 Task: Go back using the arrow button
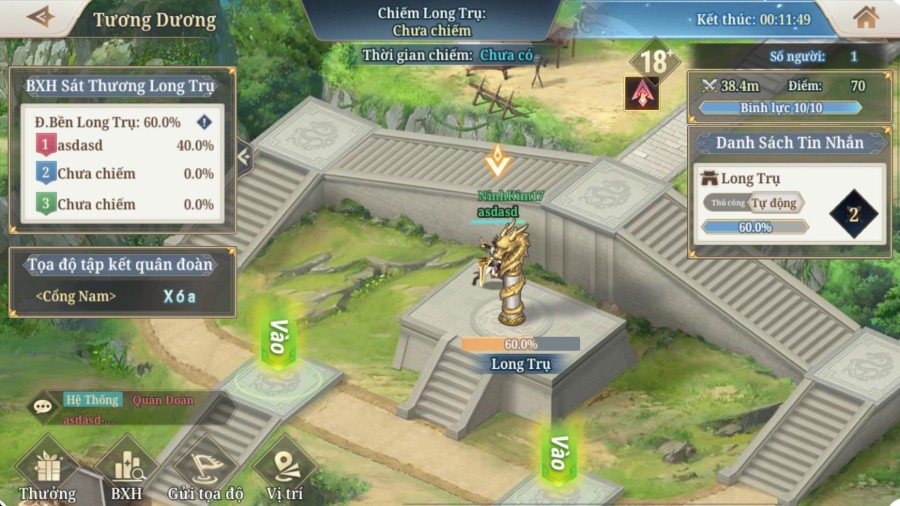pyautogui.click(x=39, y=17)
